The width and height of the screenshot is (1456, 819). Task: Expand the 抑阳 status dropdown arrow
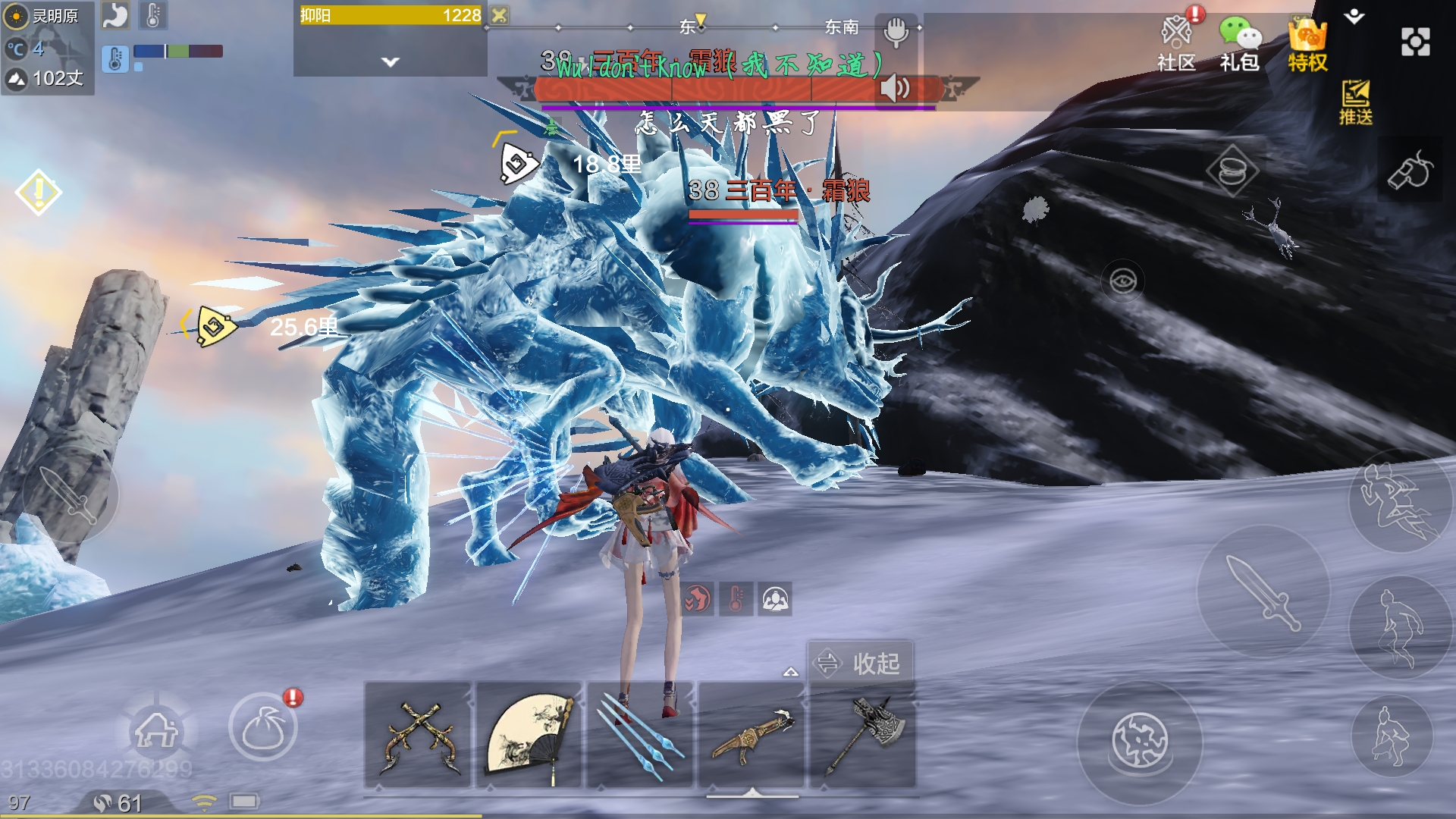tap(391, 62)
